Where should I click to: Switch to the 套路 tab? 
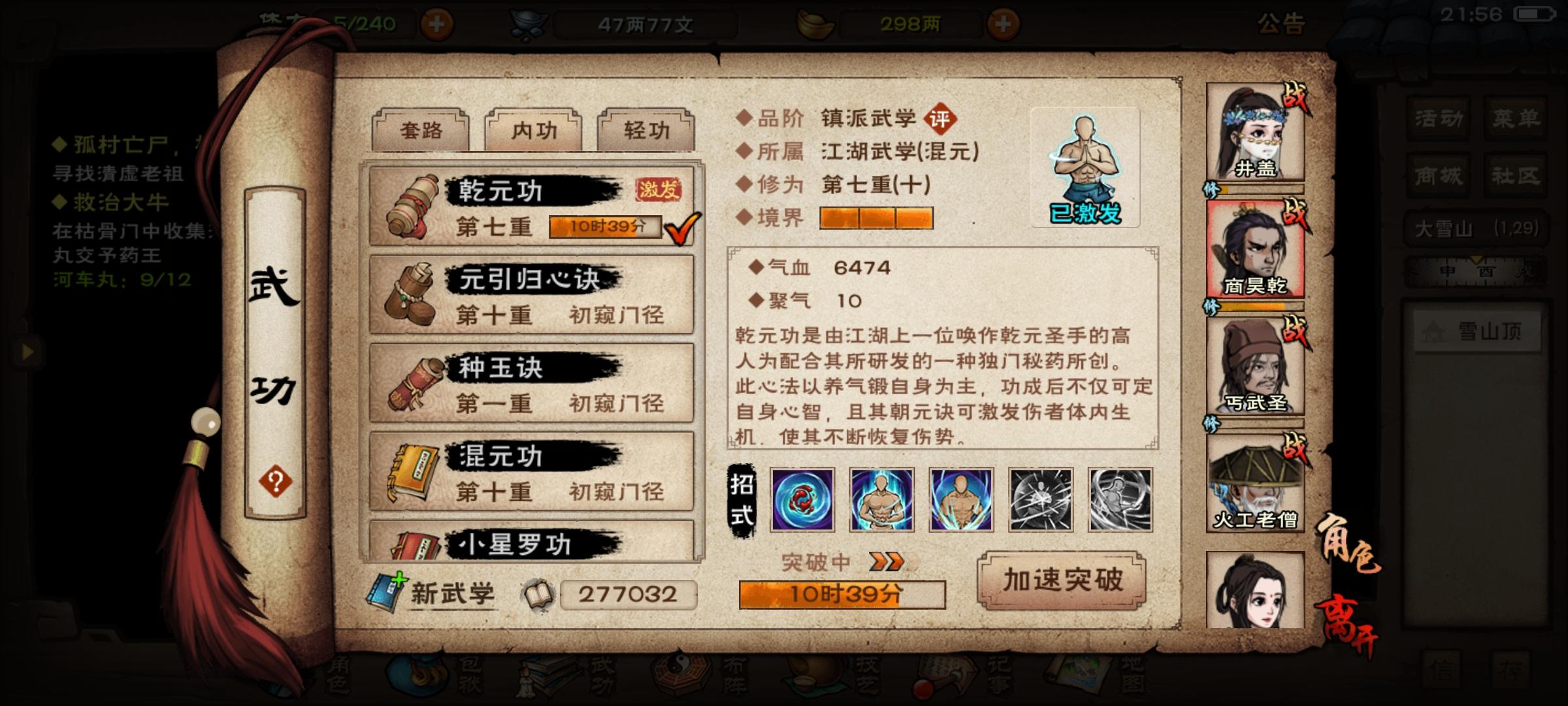pos(421,131)
